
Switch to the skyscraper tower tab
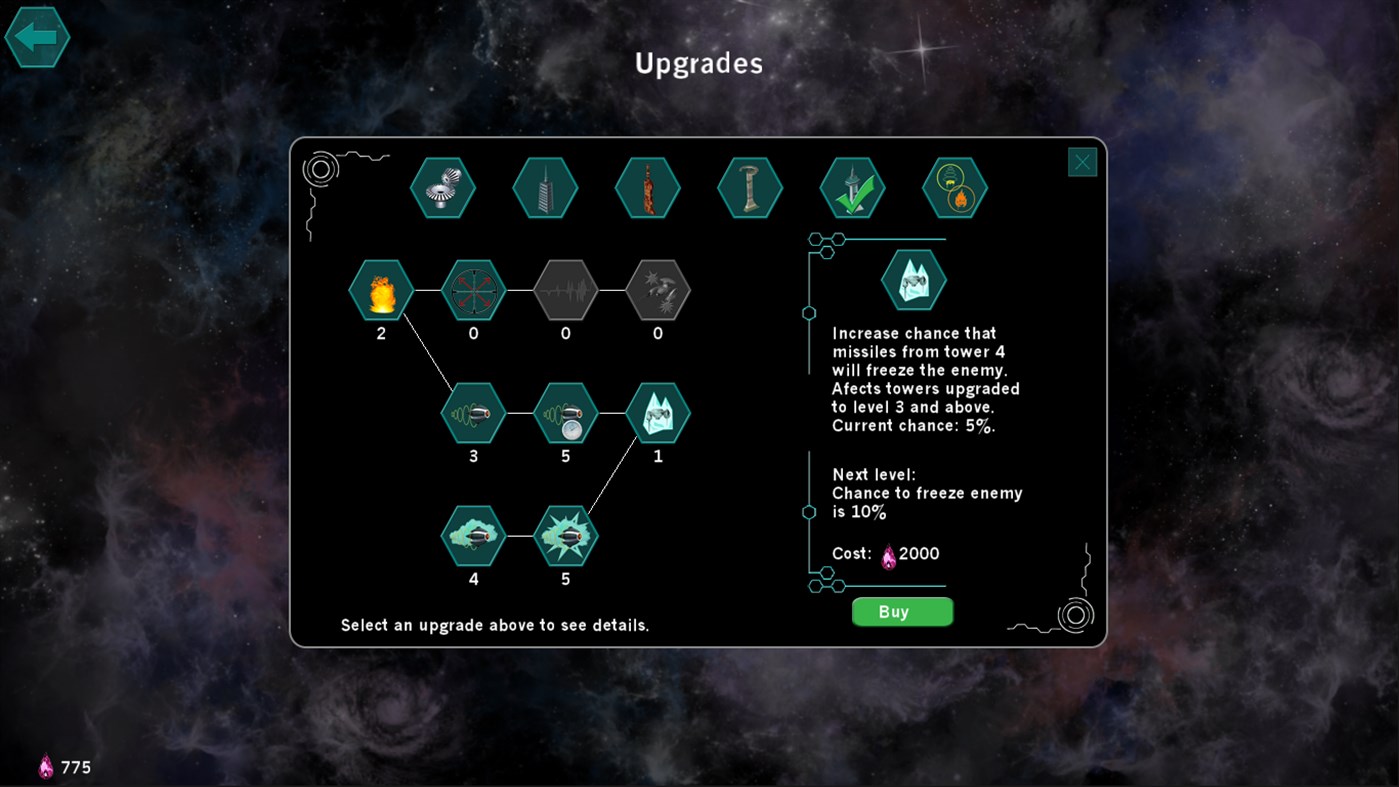(545, 187)
